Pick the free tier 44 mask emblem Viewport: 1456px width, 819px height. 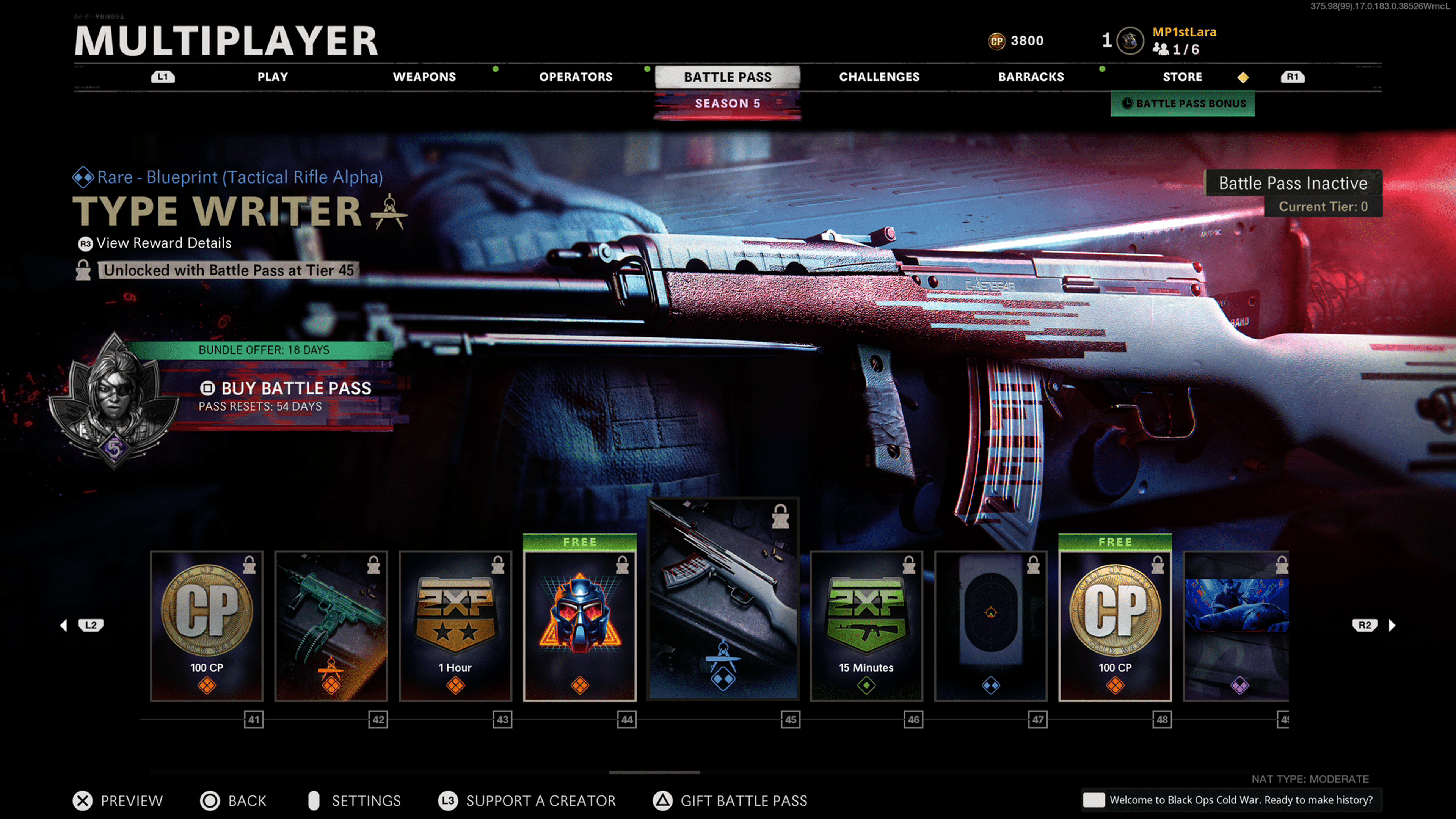(580, 626)
